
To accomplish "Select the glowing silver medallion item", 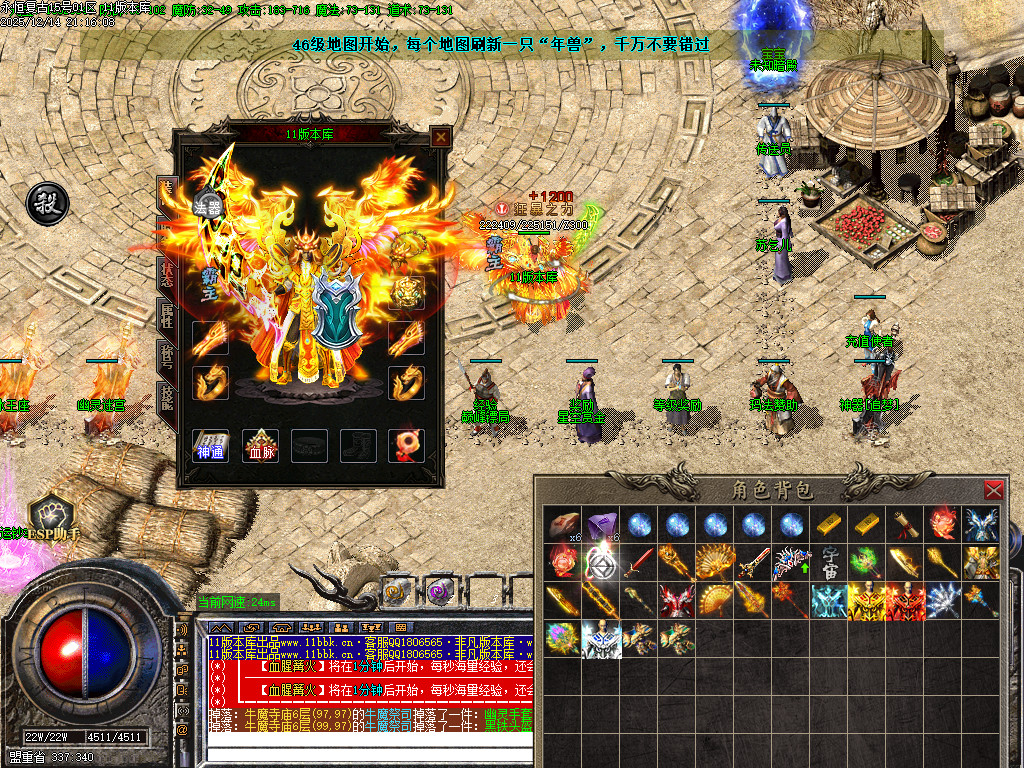I will click(601, 563).
